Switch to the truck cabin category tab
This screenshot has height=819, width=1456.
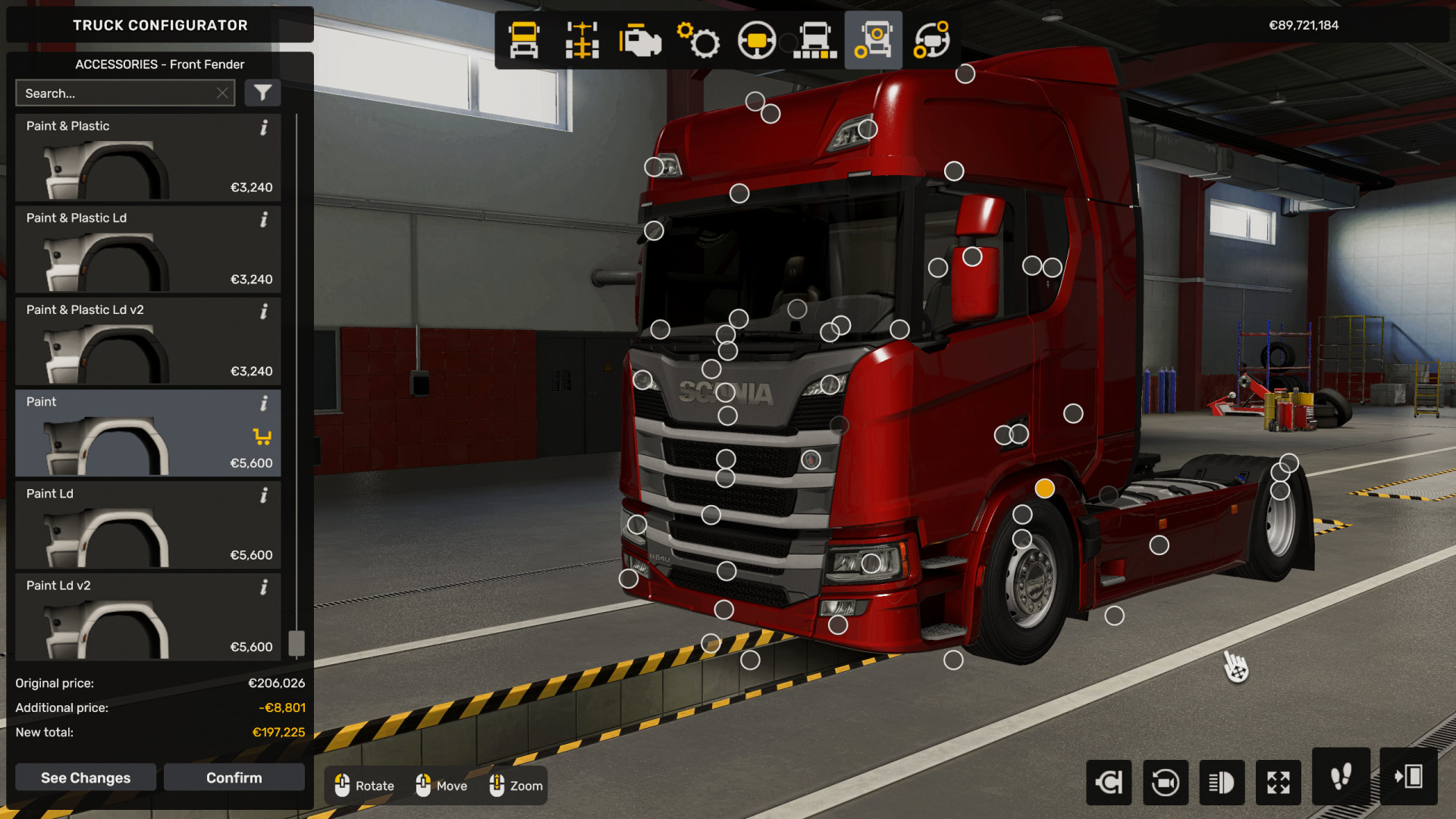524,40
